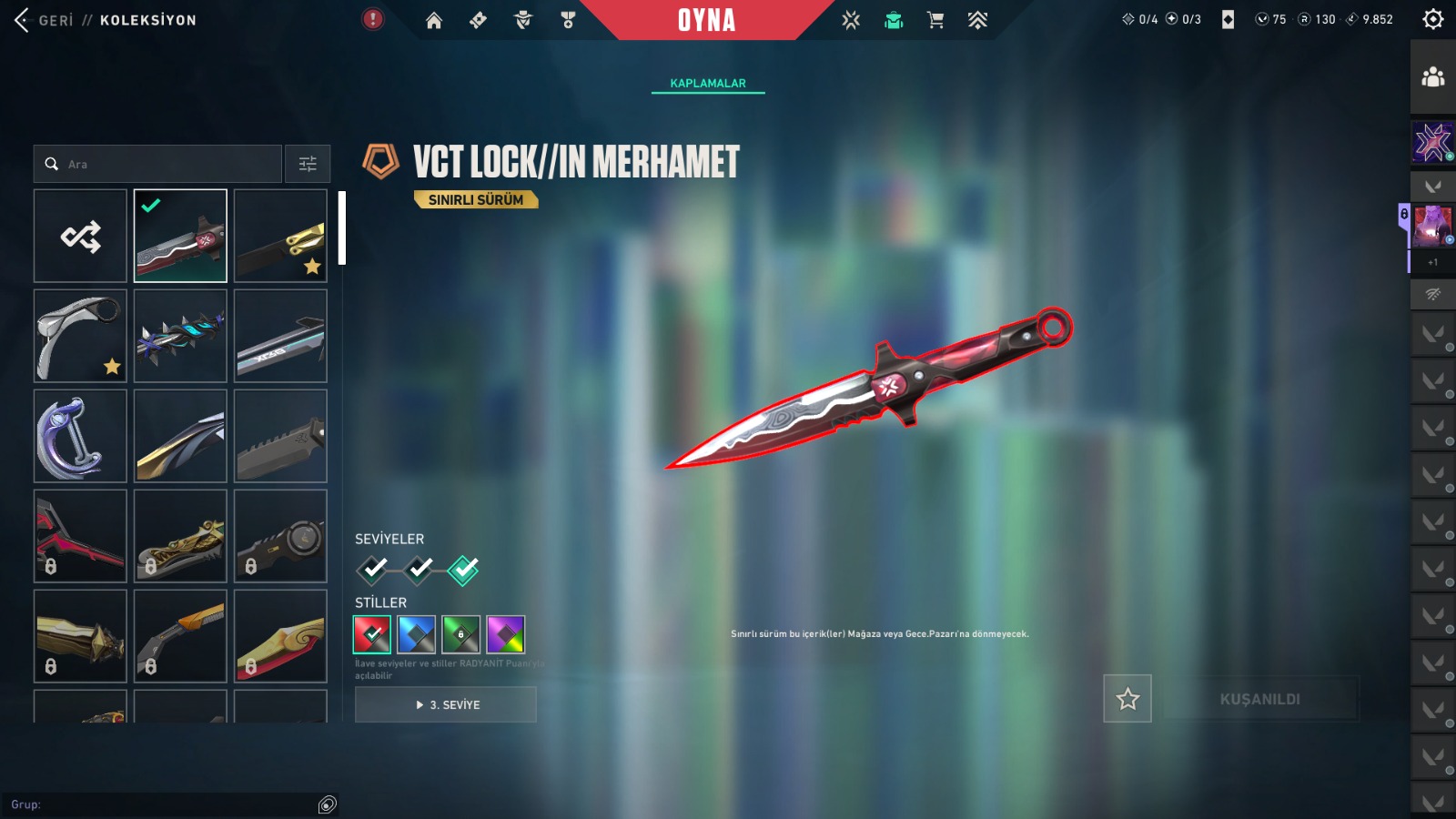Click the Grup chat input box

click(164, 804)
